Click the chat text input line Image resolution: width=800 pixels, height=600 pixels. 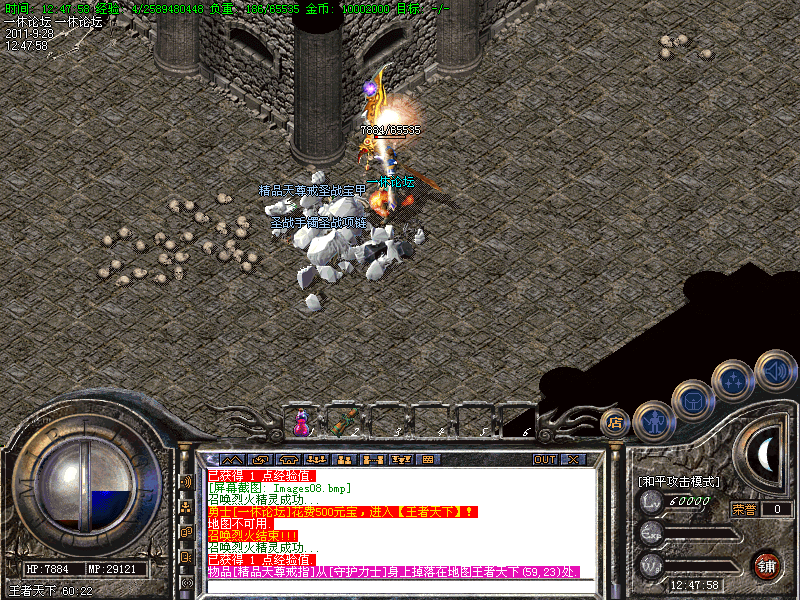click(400, 587)
